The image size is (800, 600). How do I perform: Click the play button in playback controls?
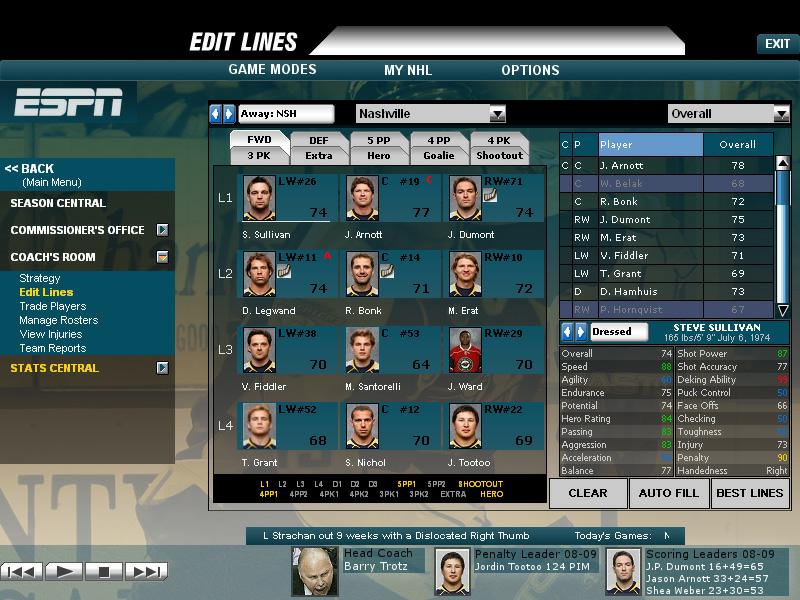pos(63,572)
